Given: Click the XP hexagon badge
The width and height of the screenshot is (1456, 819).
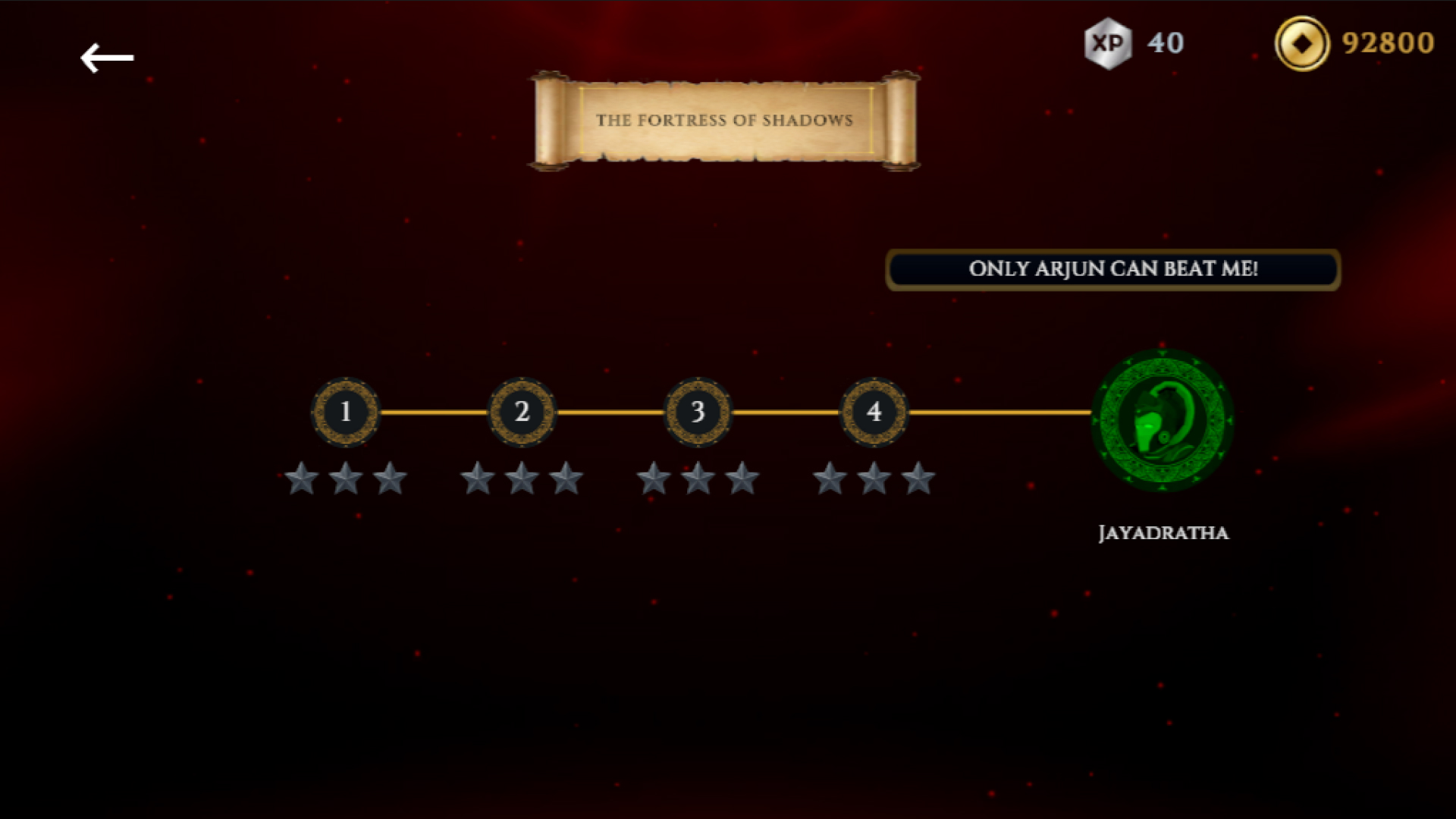Looking at the screenshot, I should pyautogui.click(x=1108, y=43).
